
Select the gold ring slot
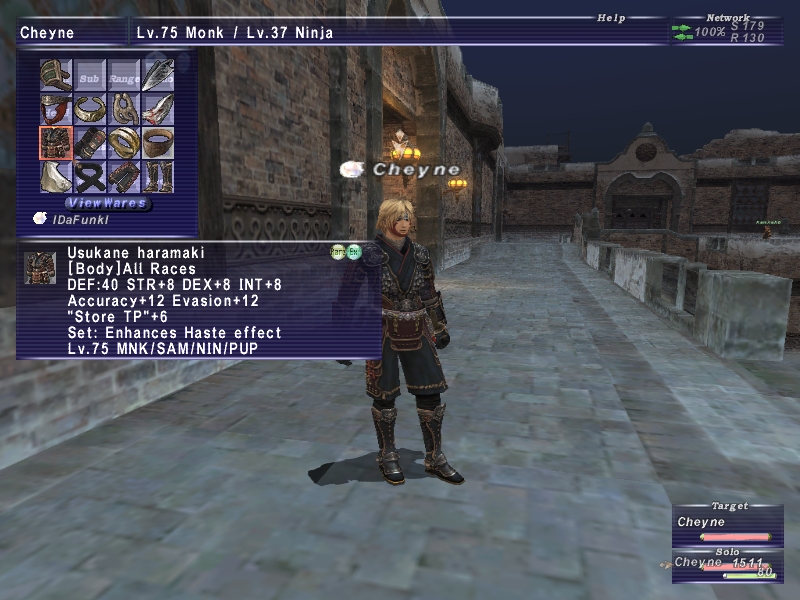(x=124, y=143)
